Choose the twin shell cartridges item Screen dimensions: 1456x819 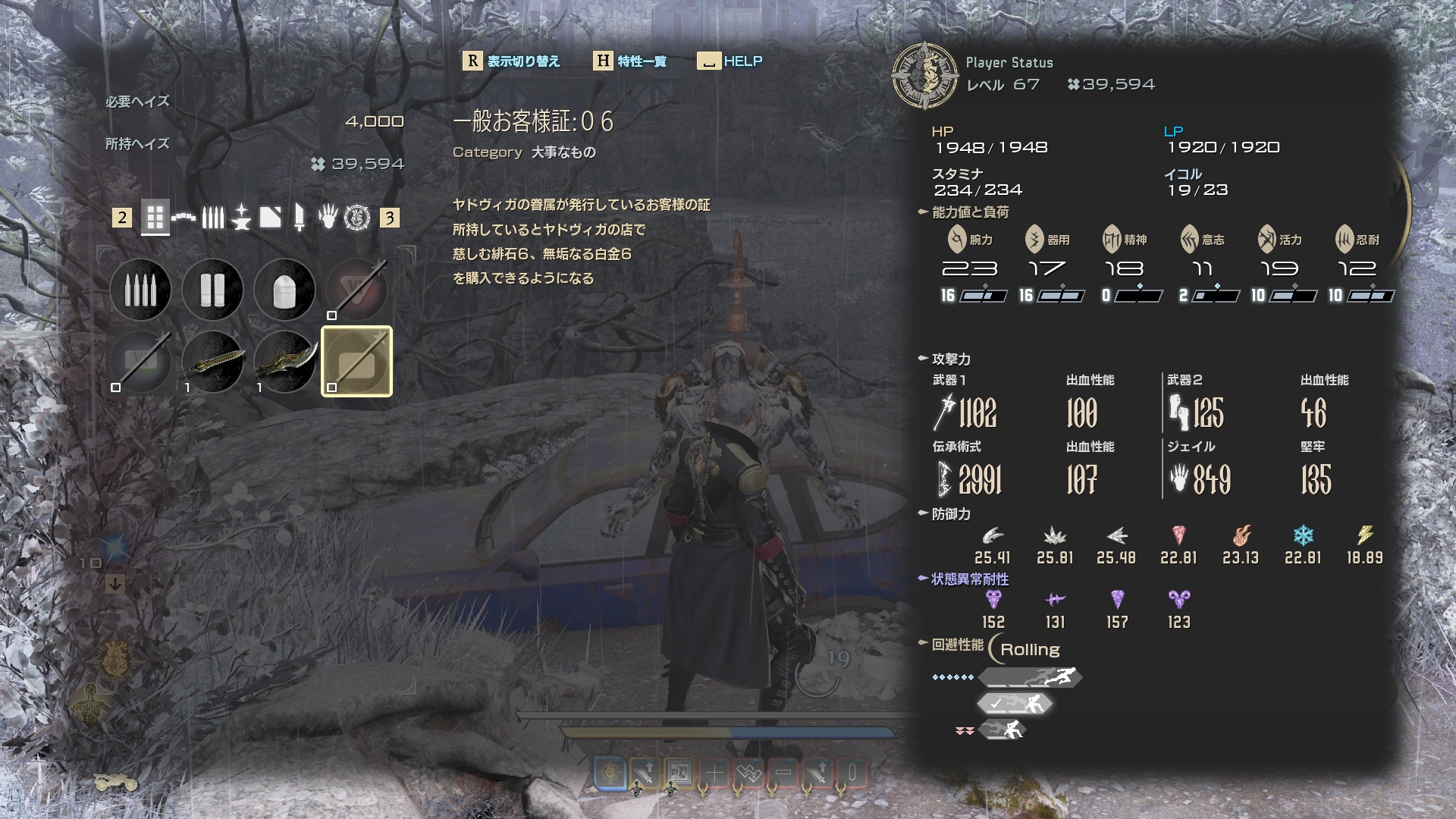[212, 290]
